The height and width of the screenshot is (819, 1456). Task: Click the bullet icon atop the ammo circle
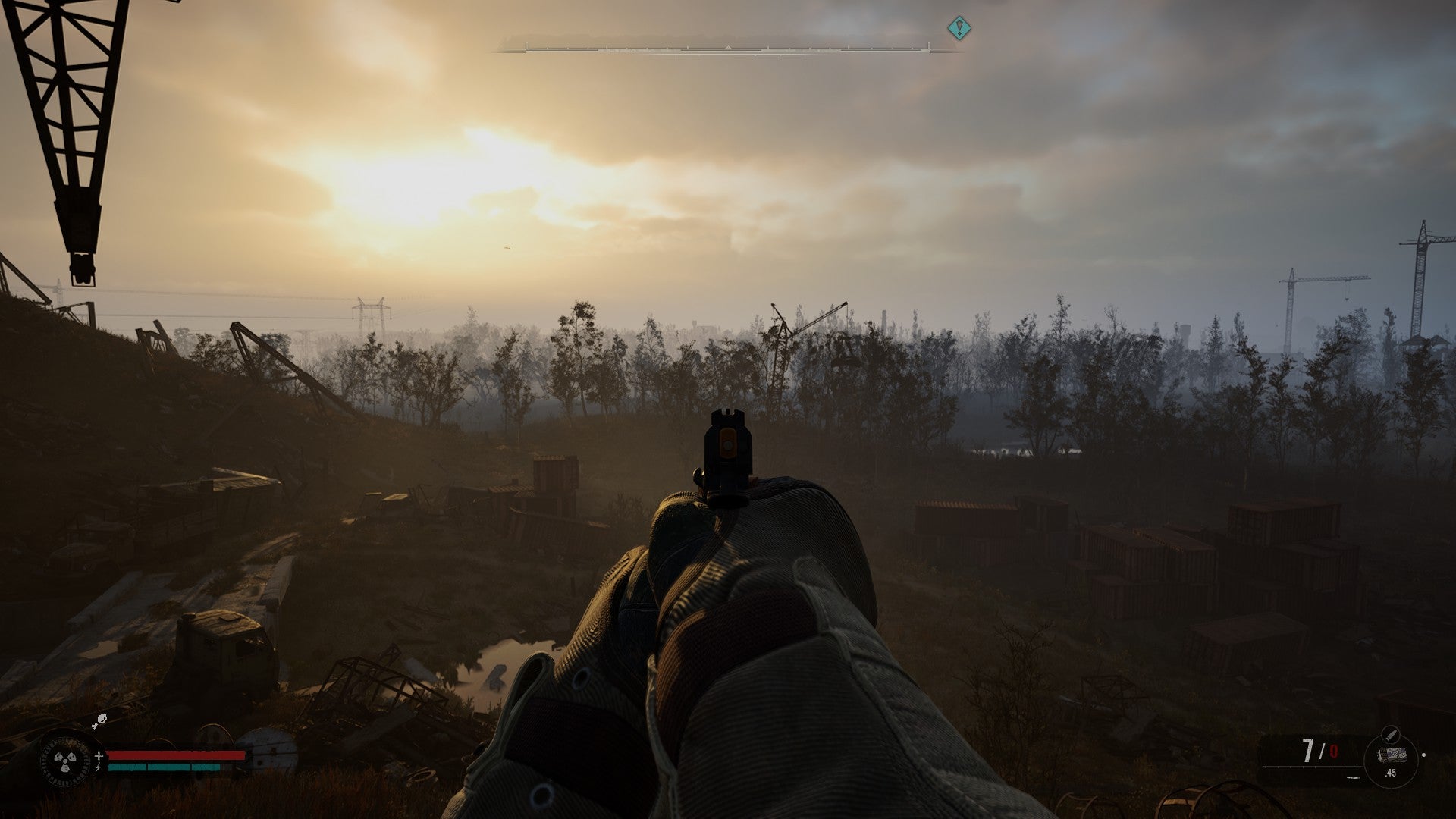(1390, 734)
